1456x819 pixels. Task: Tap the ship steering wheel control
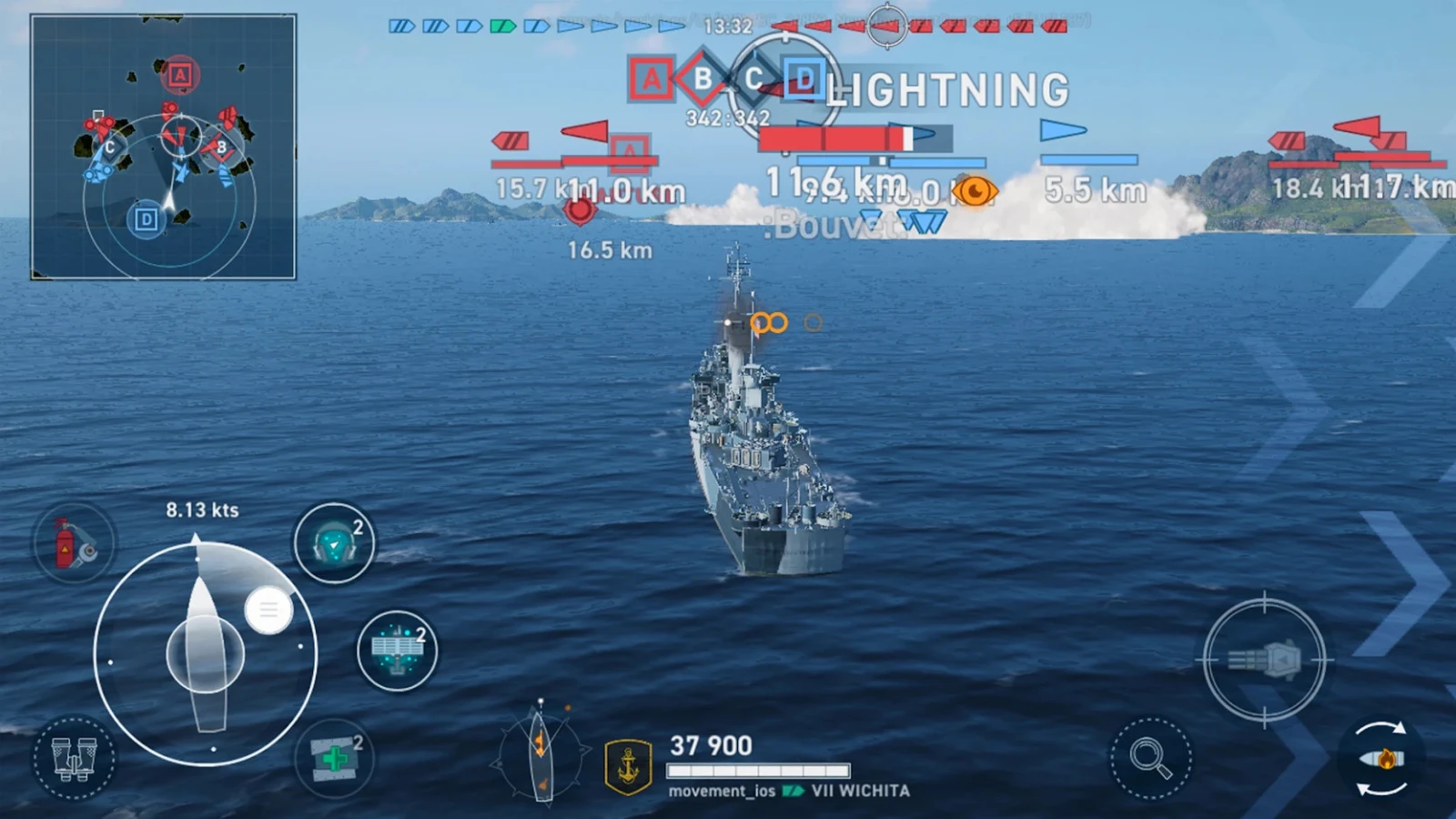point(206,653)
